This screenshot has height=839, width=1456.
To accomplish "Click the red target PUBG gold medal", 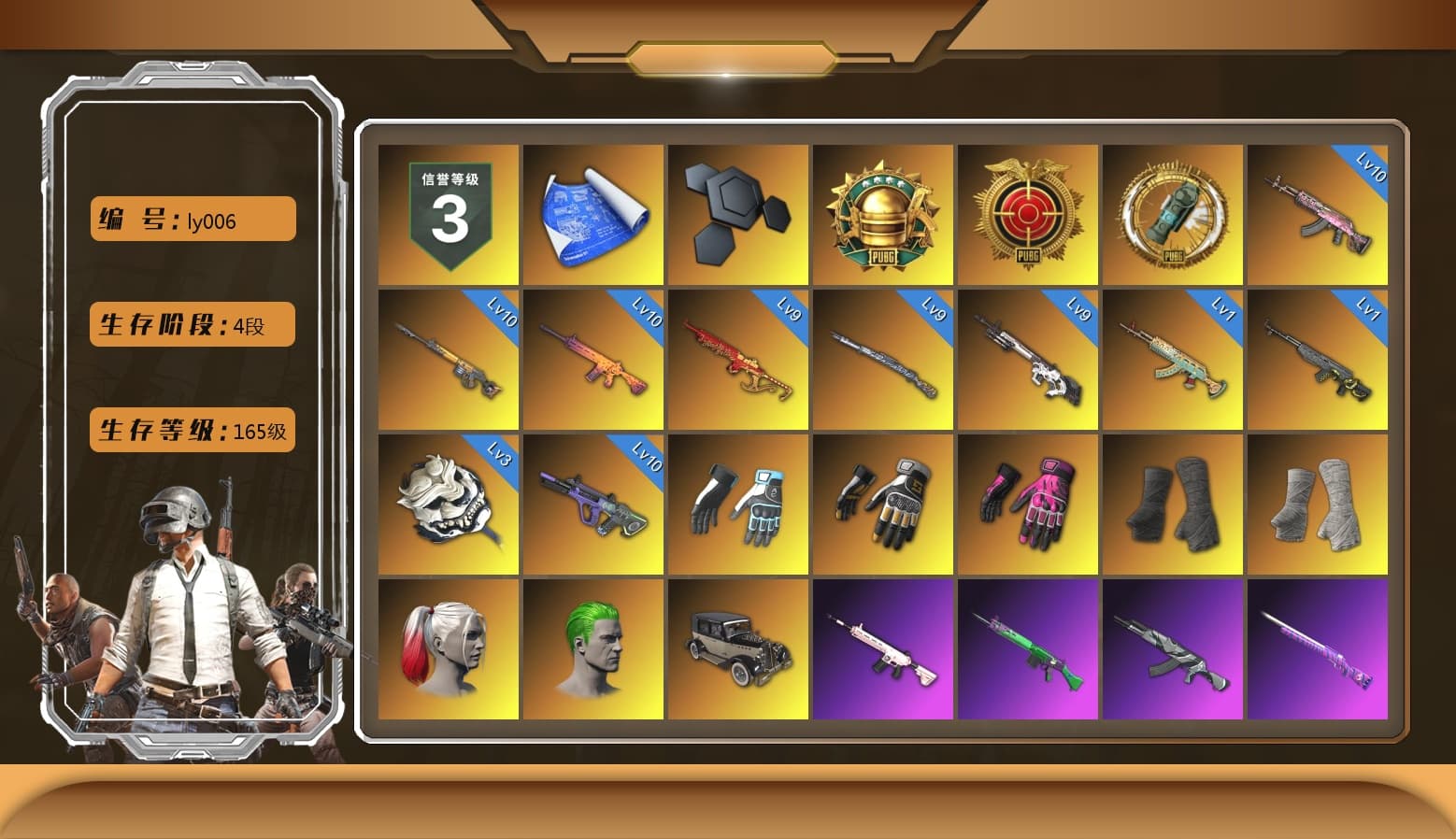I will 1027,213.
